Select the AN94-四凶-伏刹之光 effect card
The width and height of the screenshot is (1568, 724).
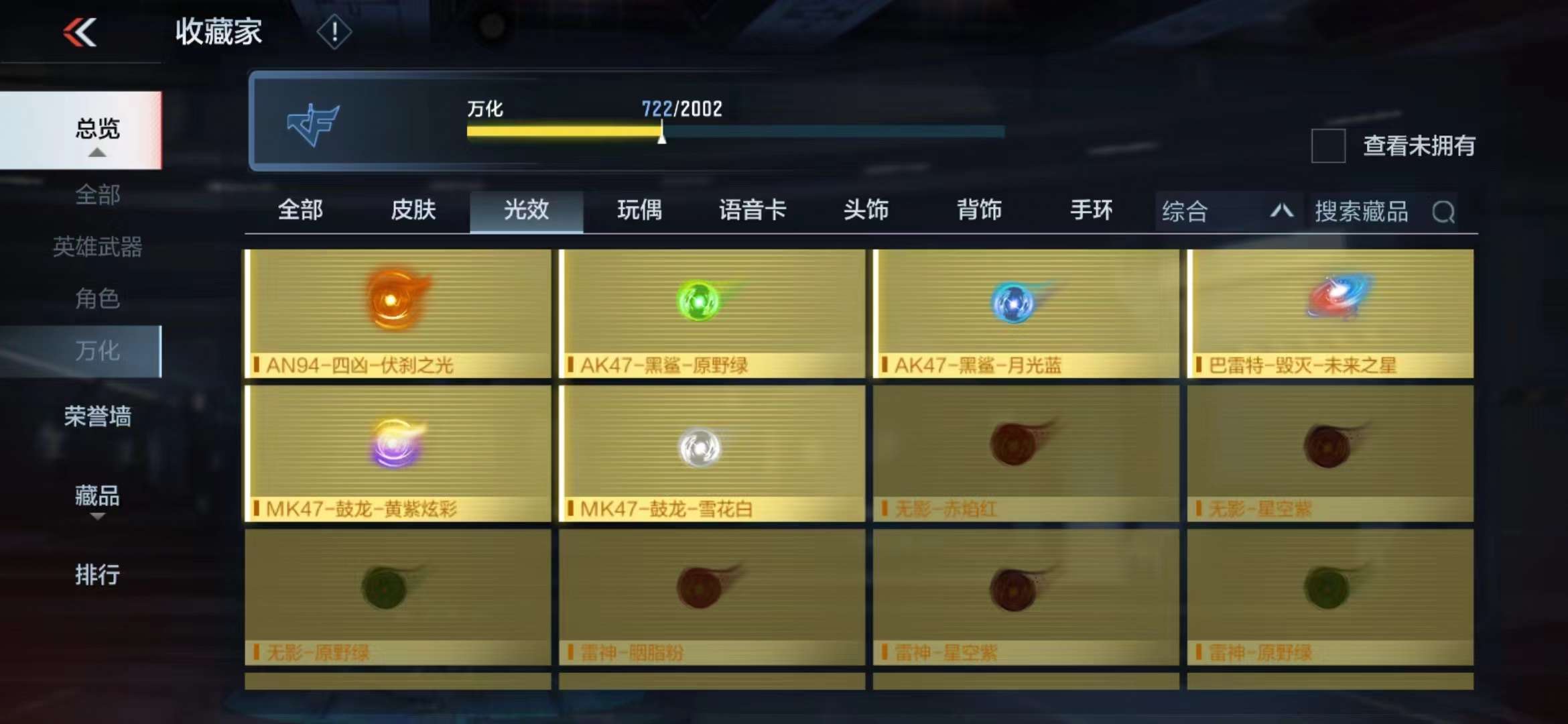coord(398,314)
